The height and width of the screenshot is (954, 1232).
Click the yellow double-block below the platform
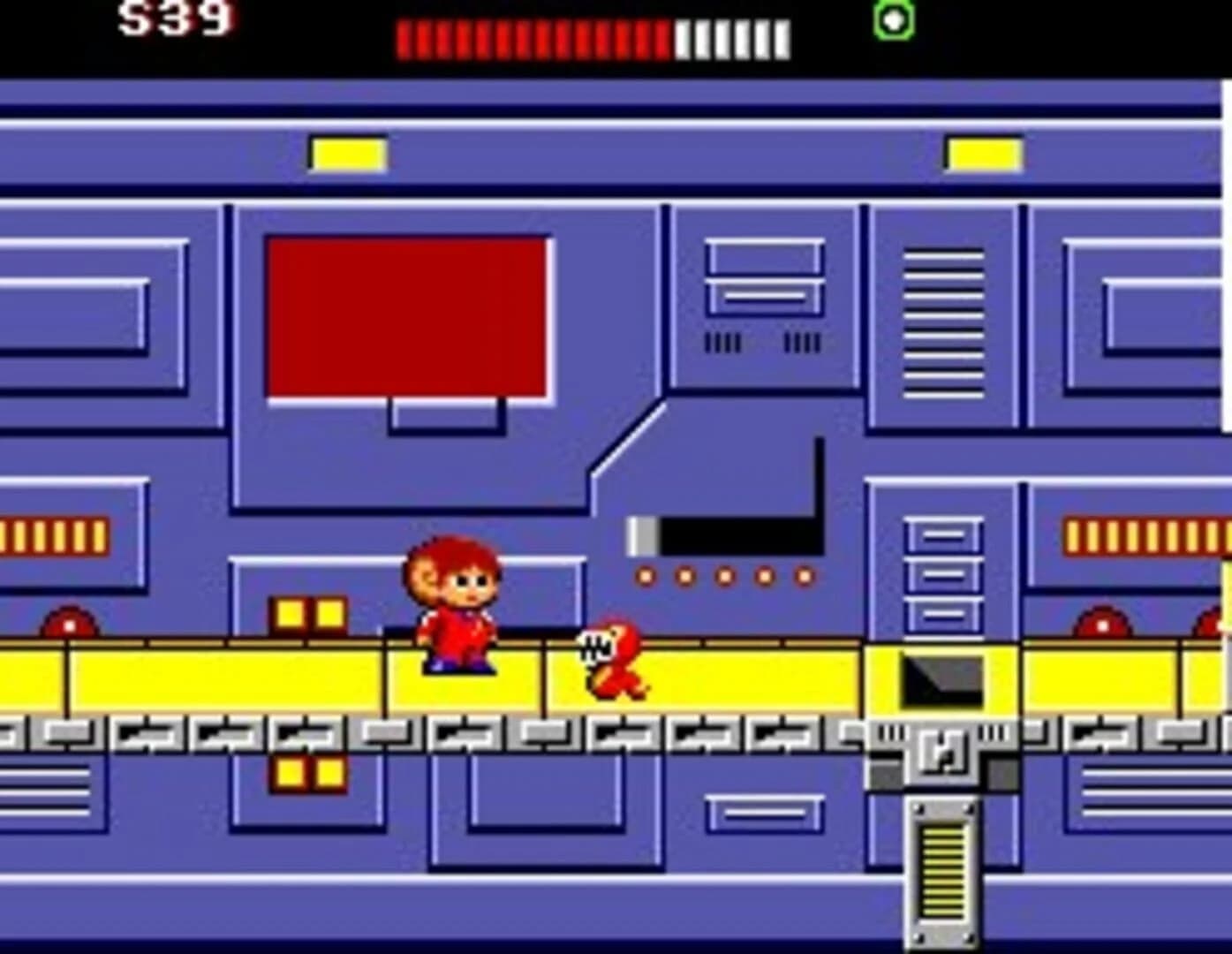click(307, 770)
